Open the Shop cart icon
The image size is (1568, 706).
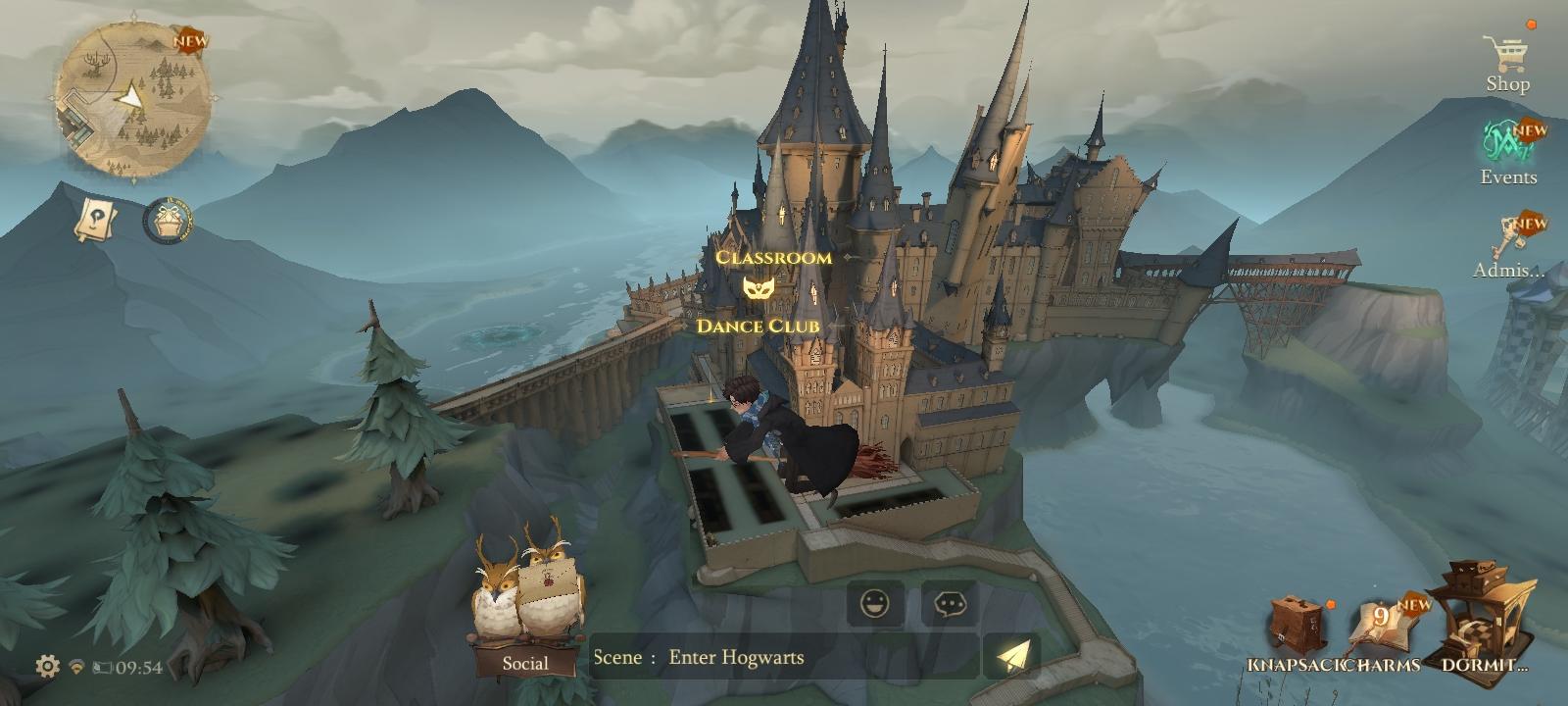coord(1505,56)
